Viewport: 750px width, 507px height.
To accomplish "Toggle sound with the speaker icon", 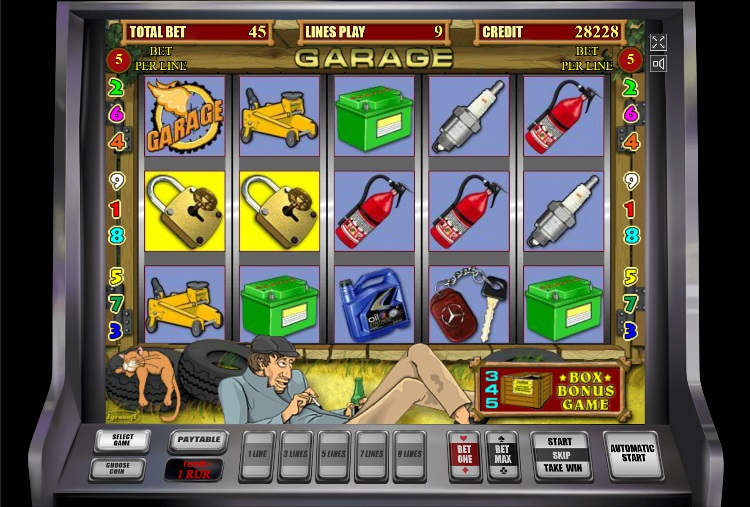I will tap(658, 64).
